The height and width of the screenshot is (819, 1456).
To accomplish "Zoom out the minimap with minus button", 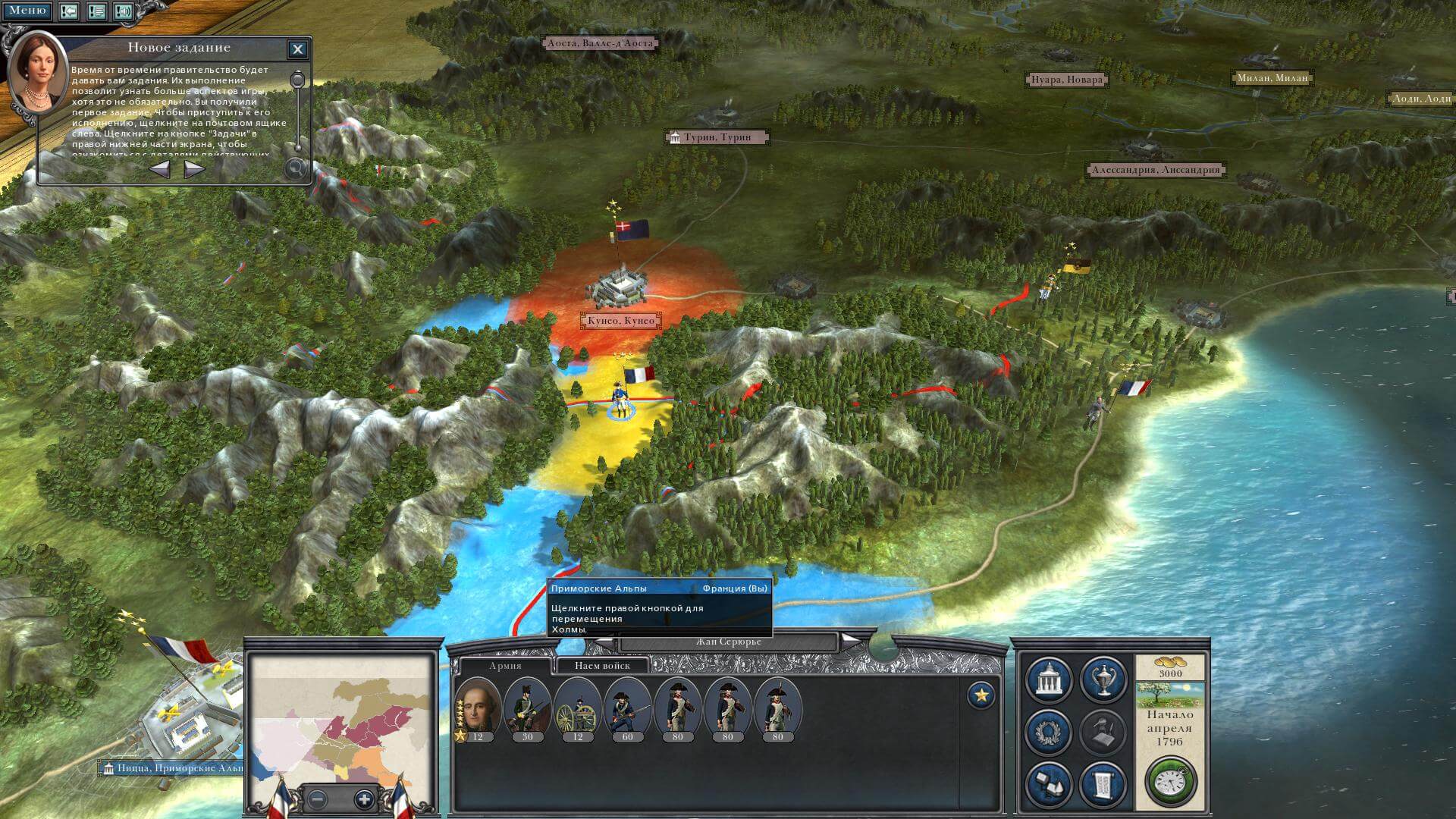I will click(x=318, y=799).
